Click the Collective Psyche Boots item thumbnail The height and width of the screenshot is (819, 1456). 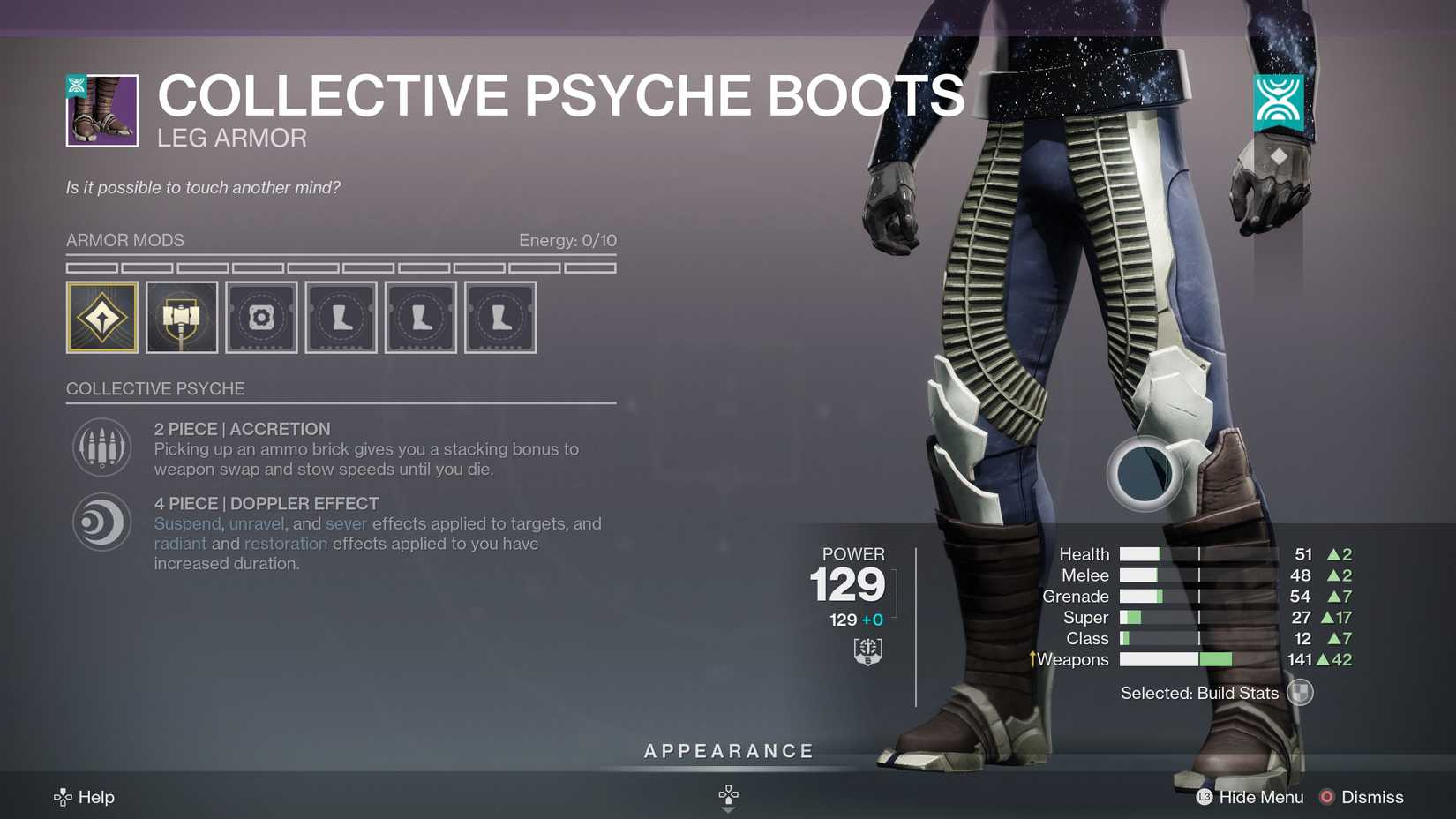(x=101, y=109)
